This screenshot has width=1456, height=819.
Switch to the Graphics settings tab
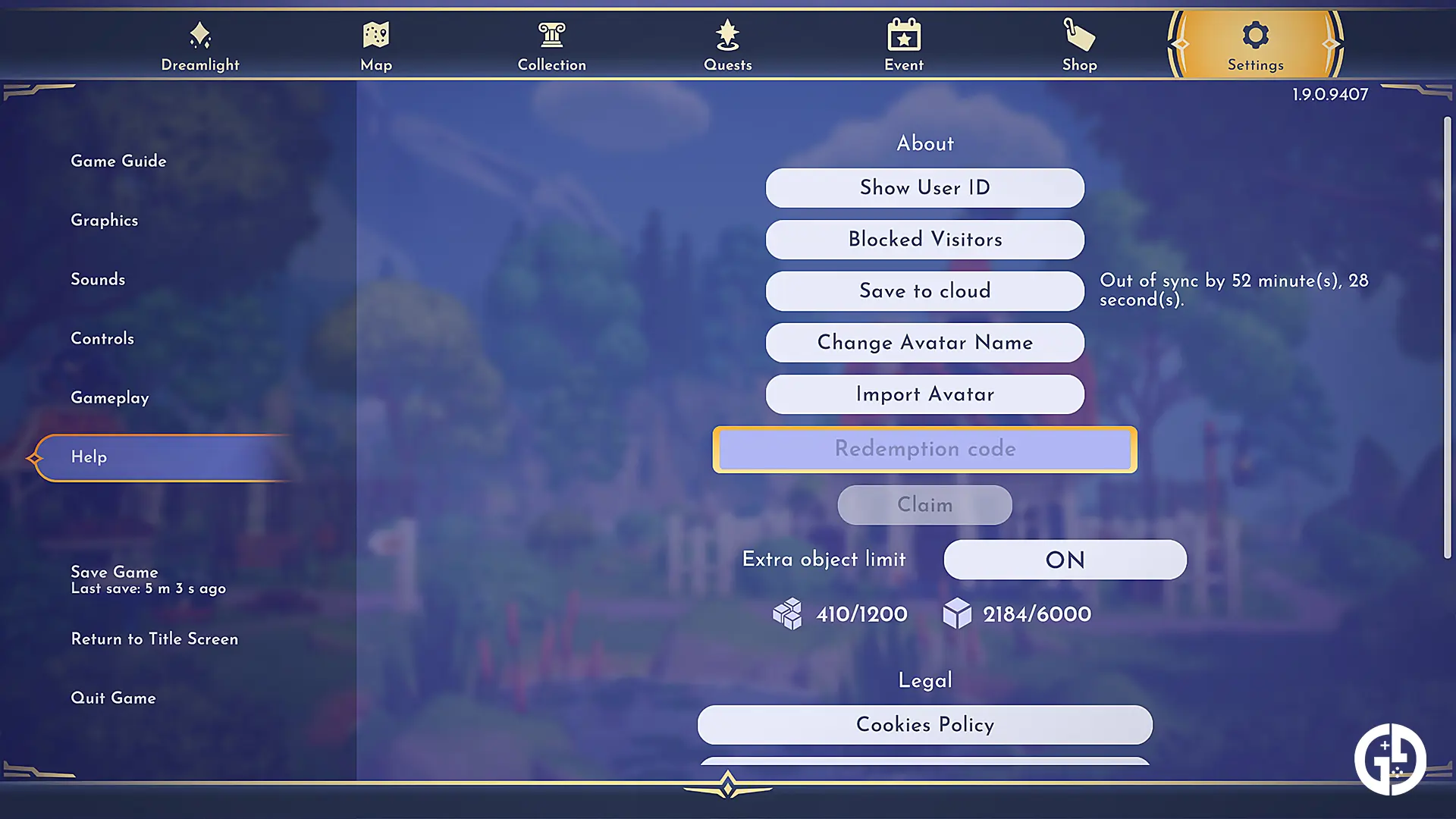(105, 221)
